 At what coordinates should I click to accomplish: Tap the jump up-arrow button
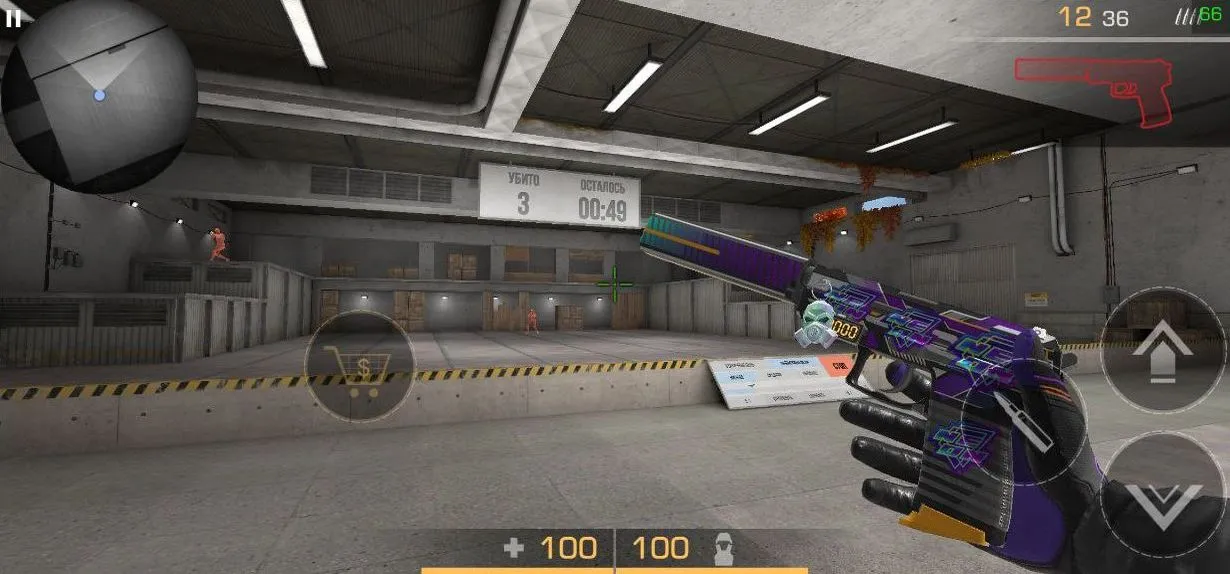(1161, 350)
